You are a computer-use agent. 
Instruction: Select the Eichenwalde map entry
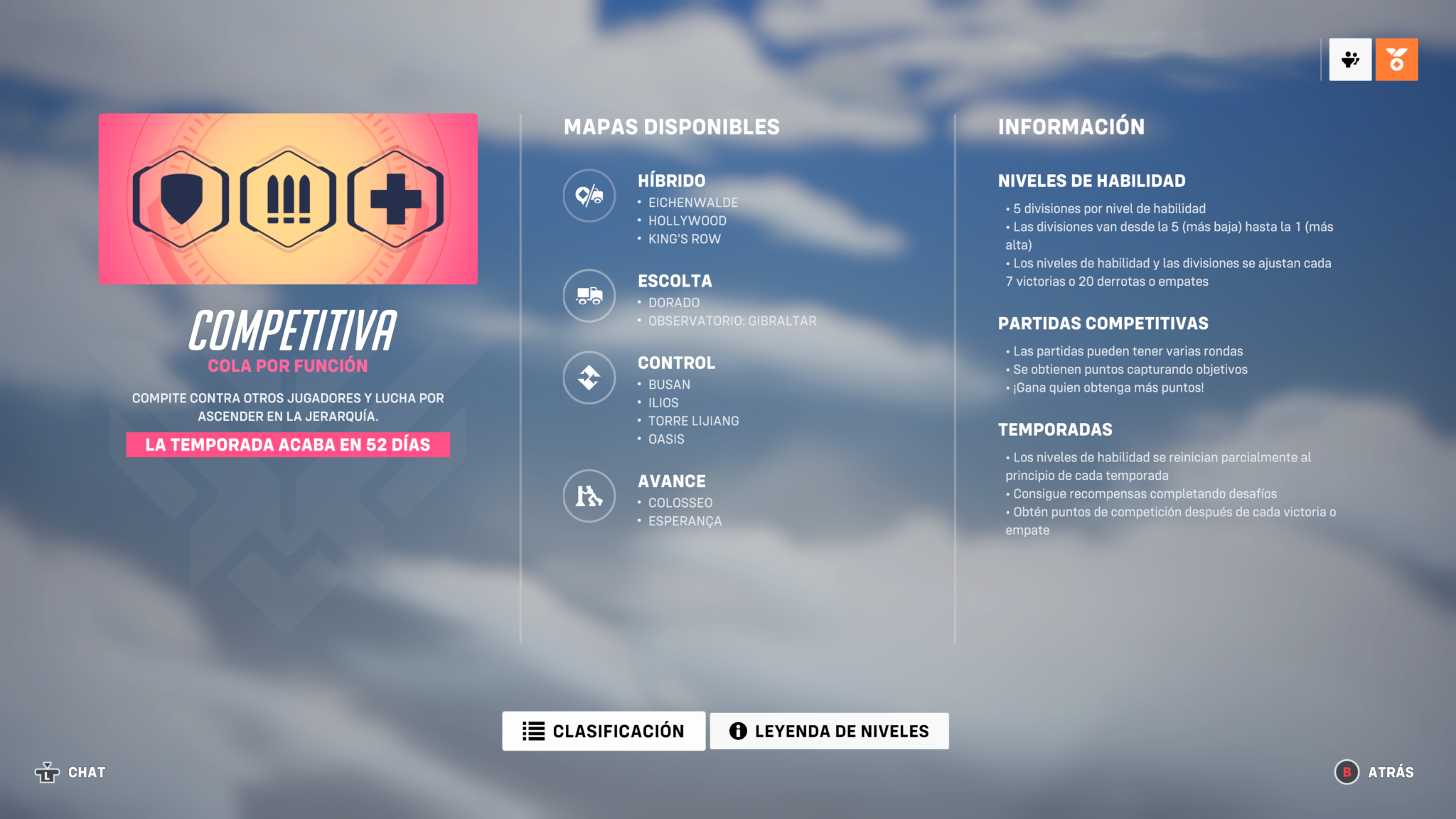pyautogui.click(x=692, y=202)
